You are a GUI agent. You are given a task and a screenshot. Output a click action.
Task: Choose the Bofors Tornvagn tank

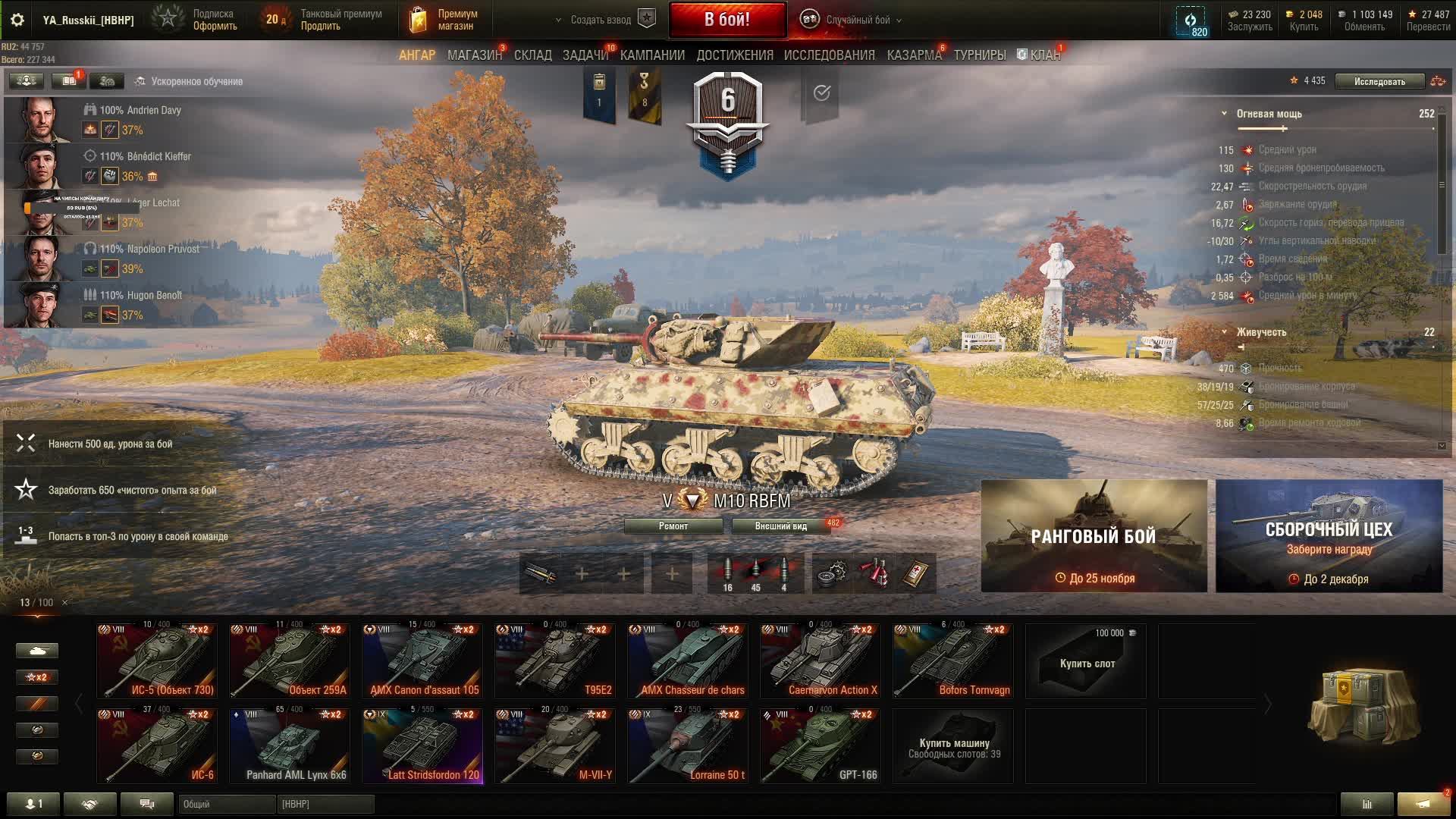(x=952, y=661)
